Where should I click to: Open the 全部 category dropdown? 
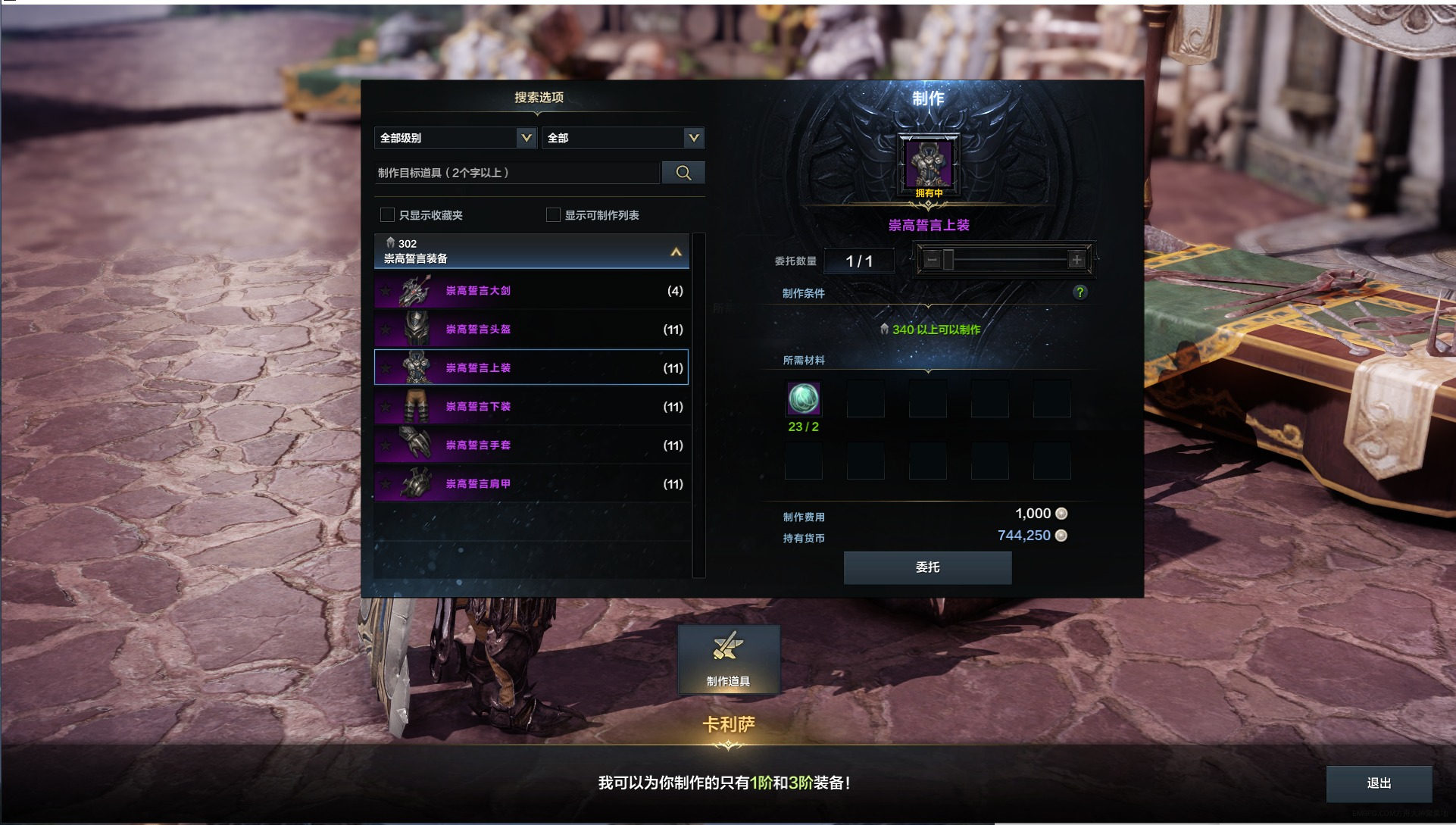click(x=623, y=138)
